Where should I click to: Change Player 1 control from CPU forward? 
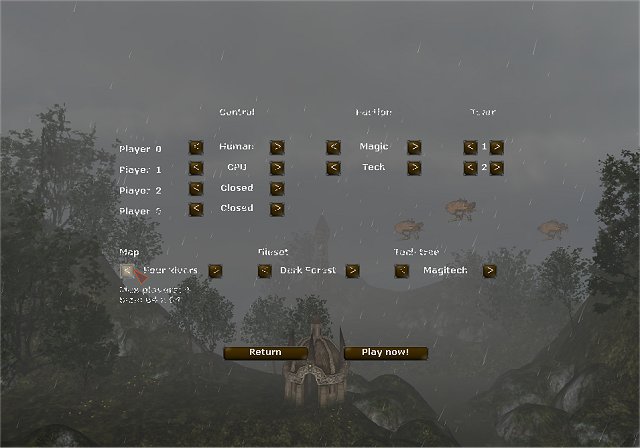point(277,168)
